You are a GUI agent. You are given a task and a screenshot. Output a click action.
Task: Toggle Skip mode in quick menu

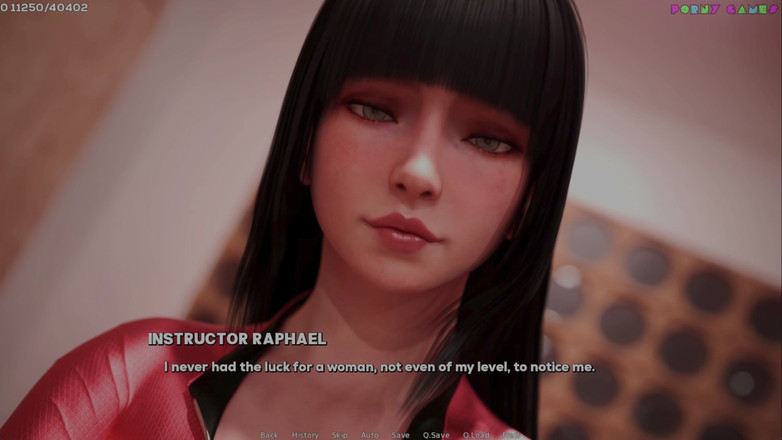coord(340,435)
